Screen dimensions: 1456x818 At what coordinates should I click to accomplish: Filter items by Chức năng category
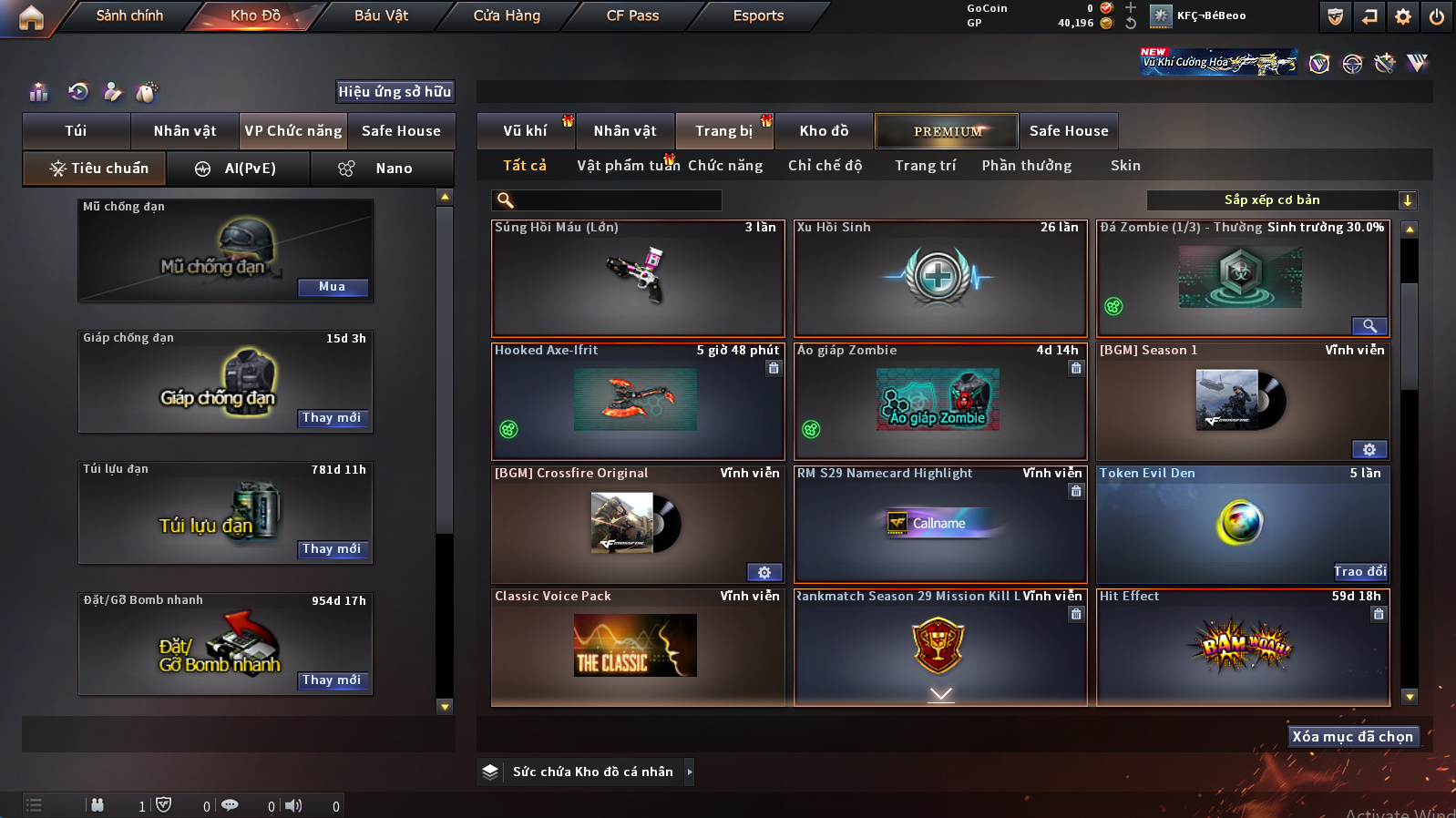725,166
